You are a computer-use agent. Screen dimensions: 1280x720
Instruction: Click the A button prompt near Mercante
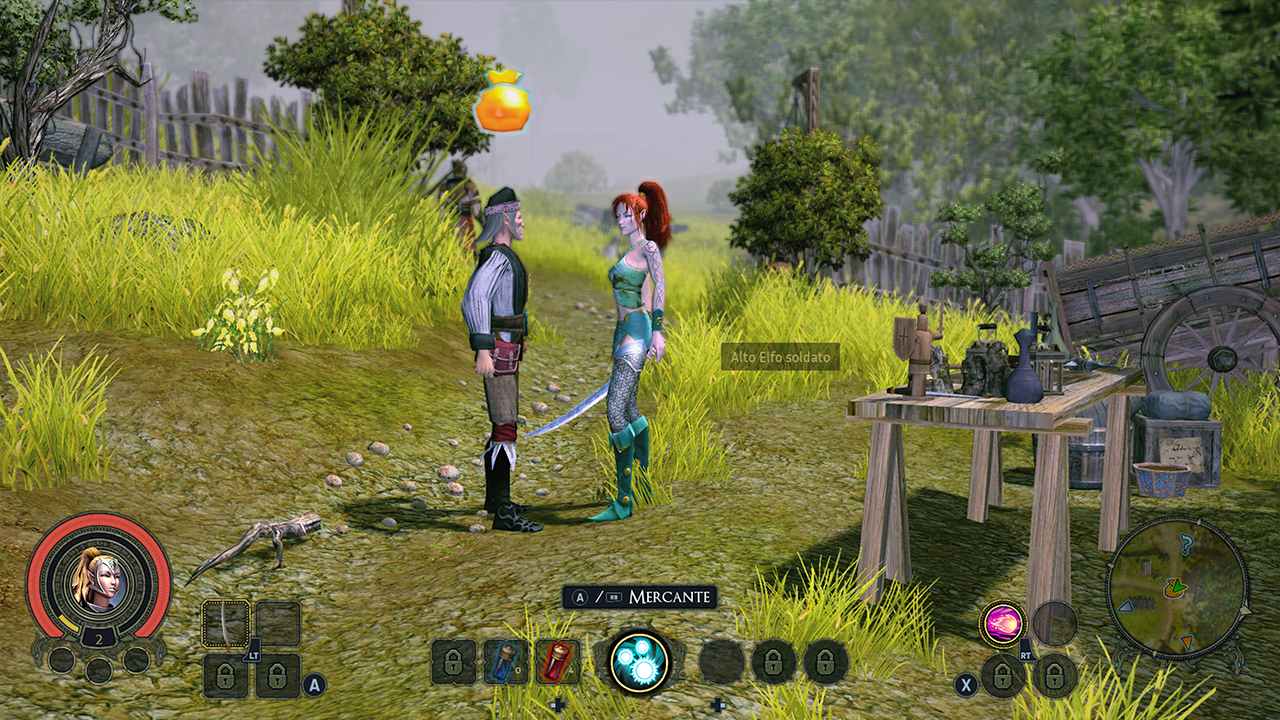pos(579,595)
